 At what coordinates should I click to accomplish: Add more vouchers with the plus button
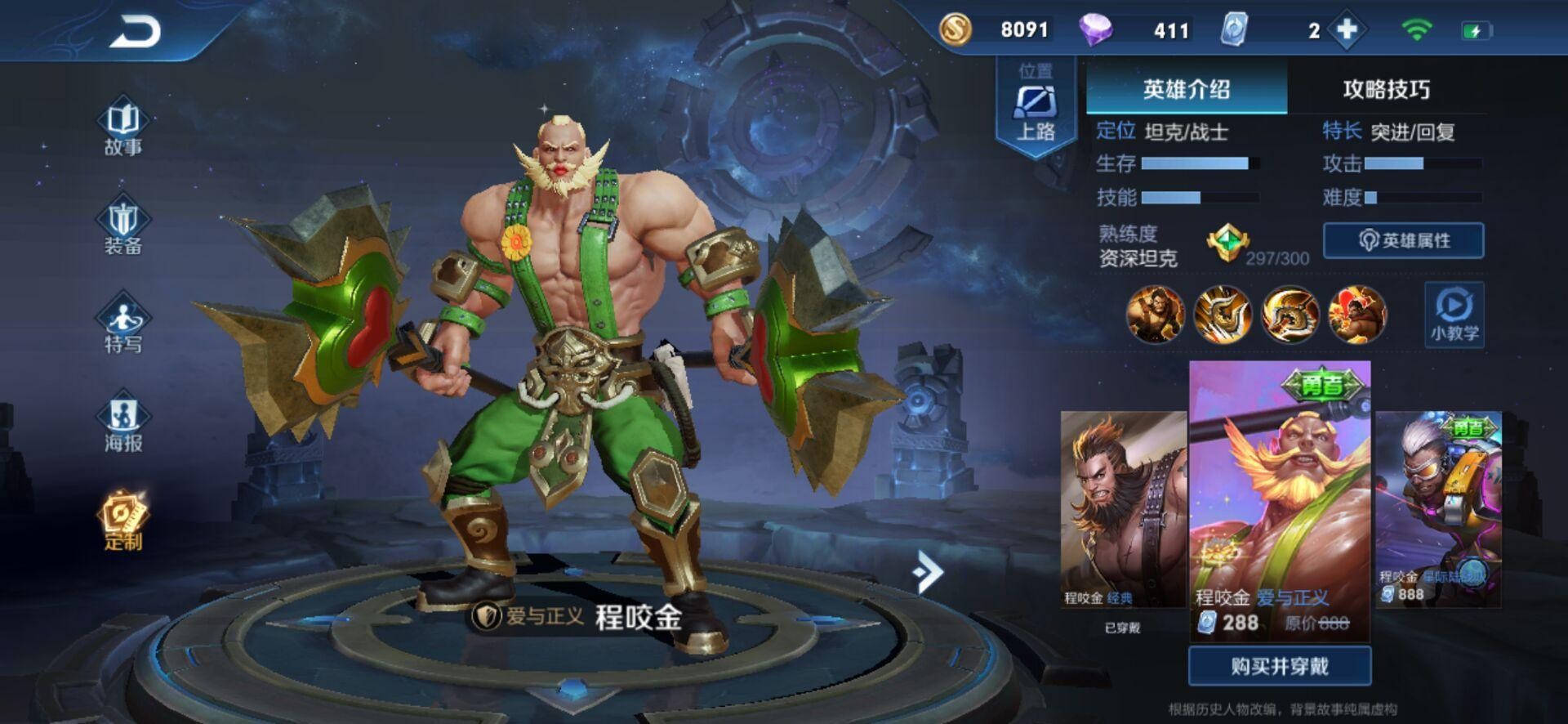tap(1347, 30)
